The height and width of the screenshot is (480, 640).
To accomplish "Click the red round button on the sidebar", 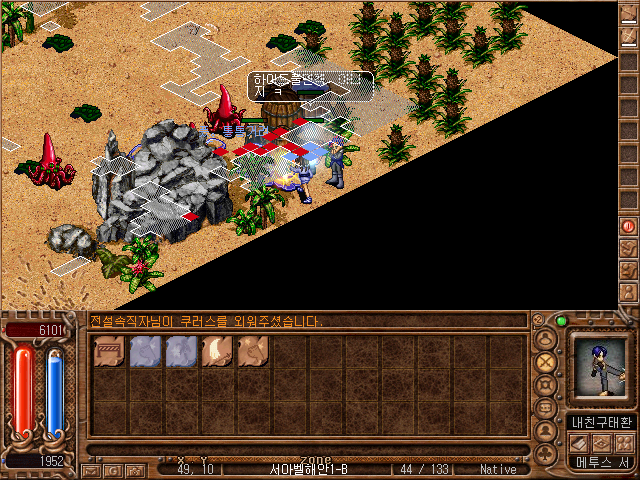I will tap(628, 226).
